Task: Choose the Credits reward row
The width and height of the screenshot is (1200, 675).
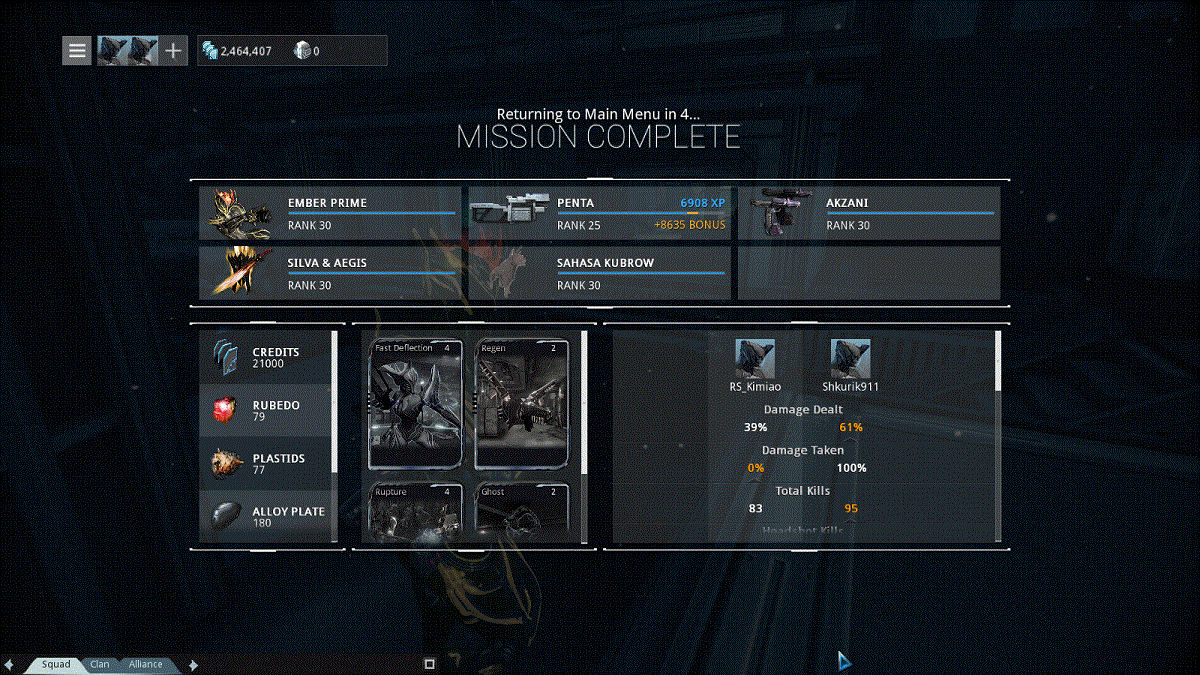Action: click(266, 357)
